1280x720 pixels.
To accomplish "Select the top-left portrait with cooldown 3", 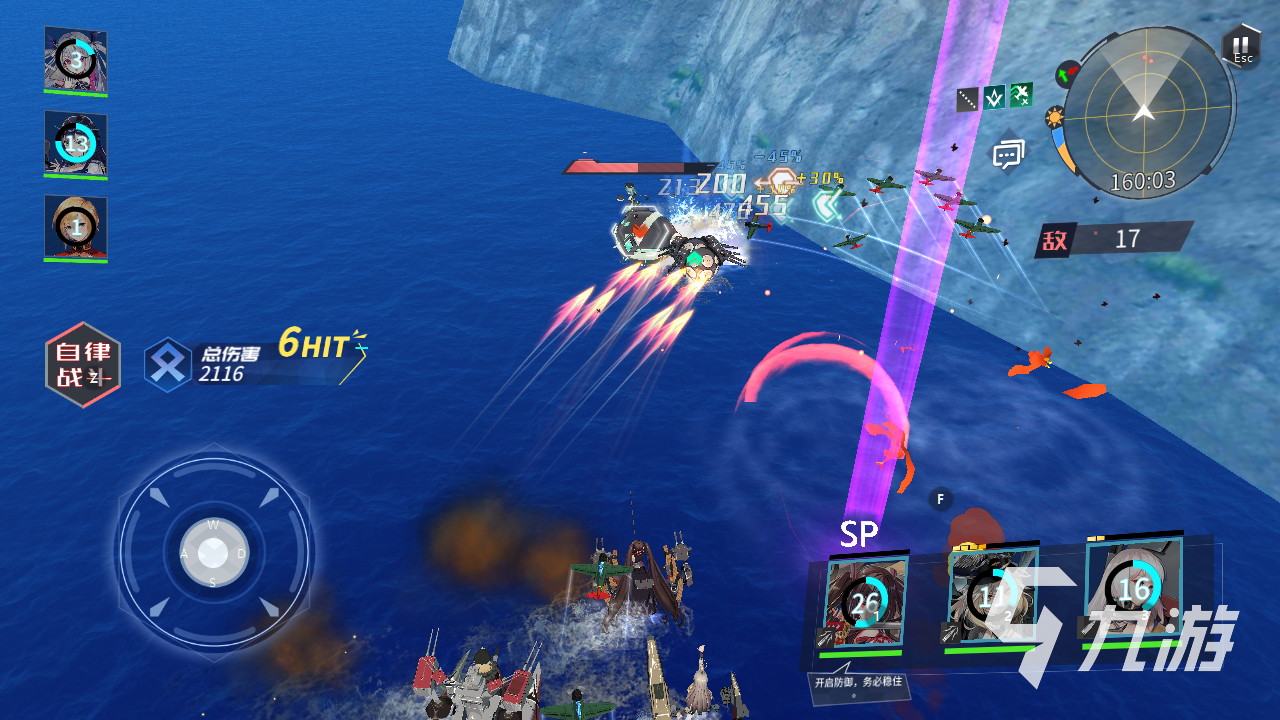I will point(76,60).
